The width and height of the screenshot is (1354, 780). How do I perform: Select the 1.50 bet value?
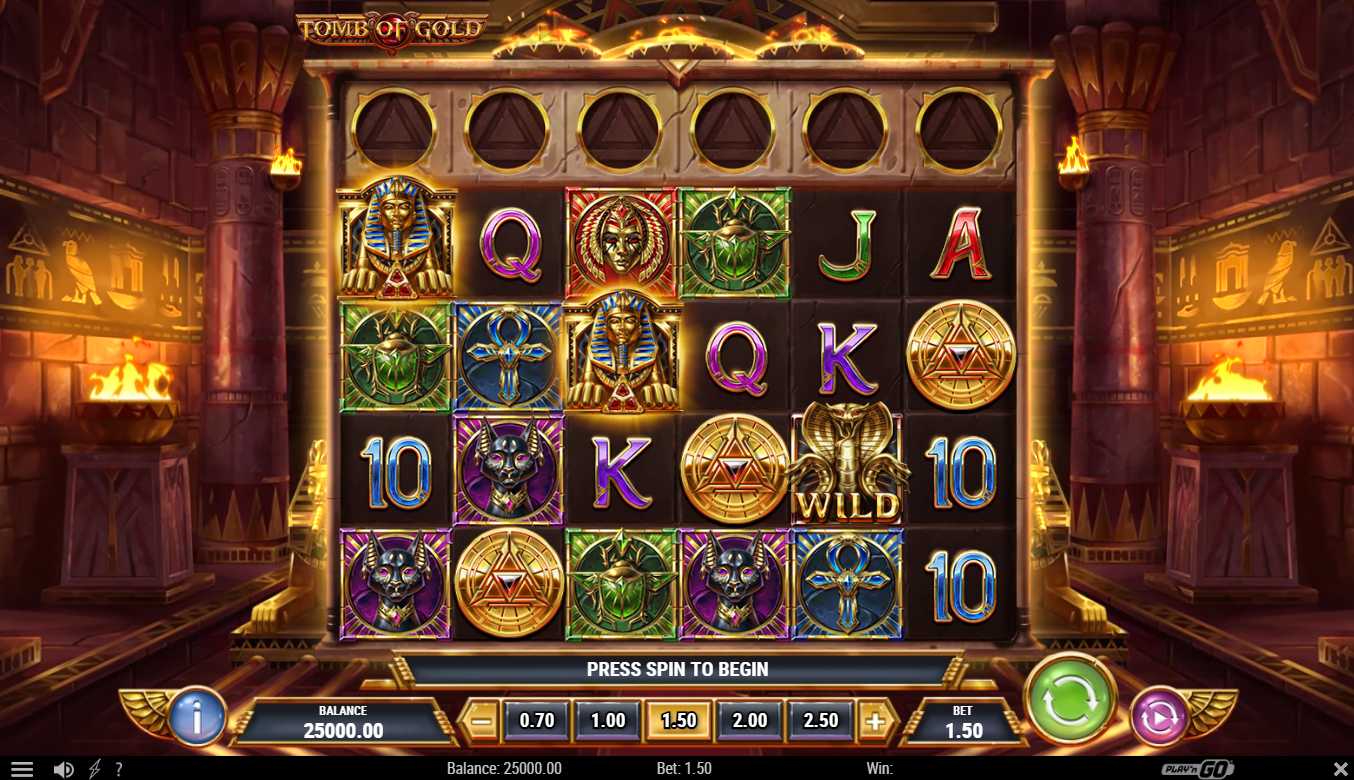[x=679, y=721]
